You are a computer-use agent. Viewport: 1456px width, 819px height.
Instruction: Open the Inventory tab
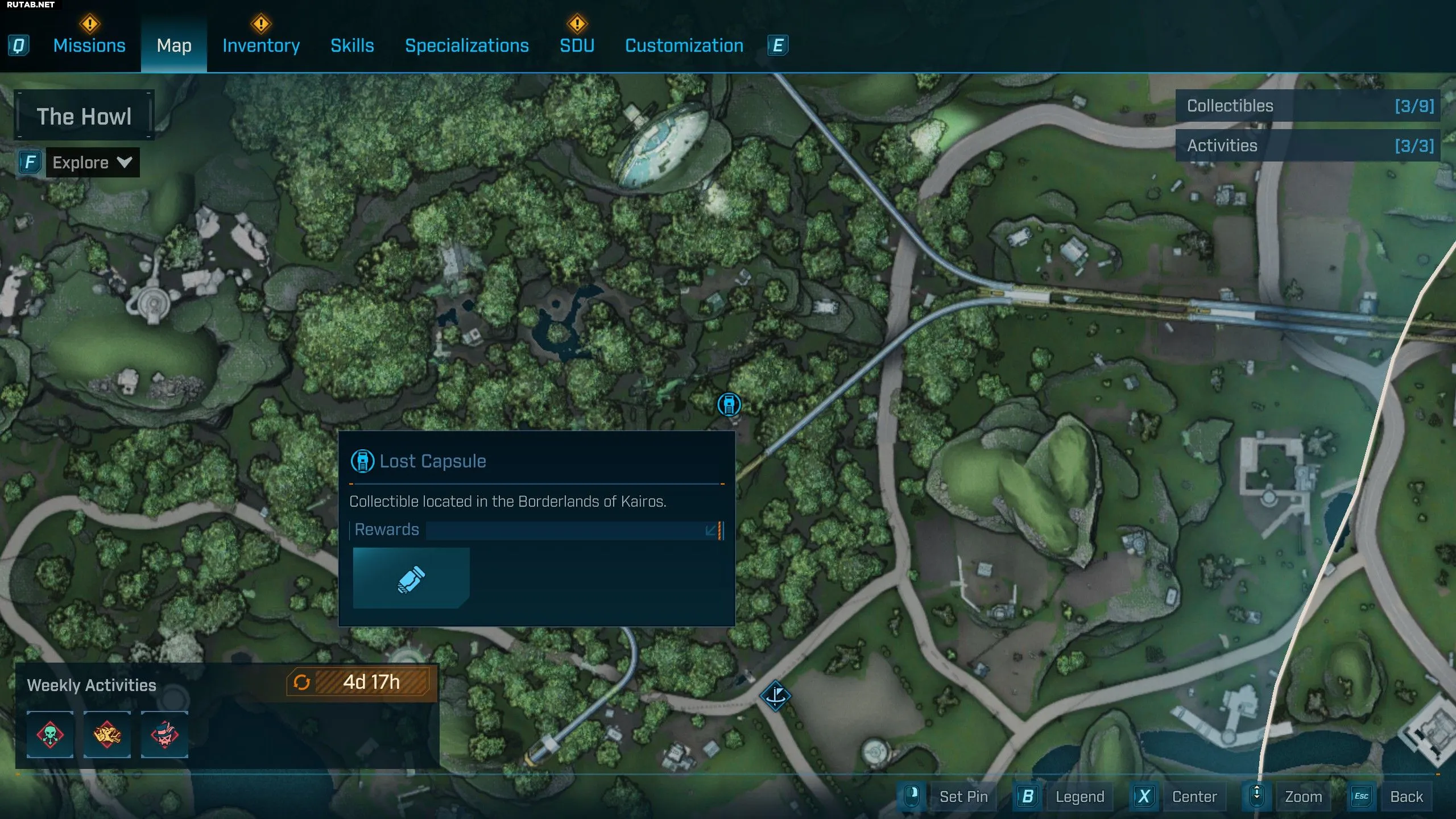point(261,45)
